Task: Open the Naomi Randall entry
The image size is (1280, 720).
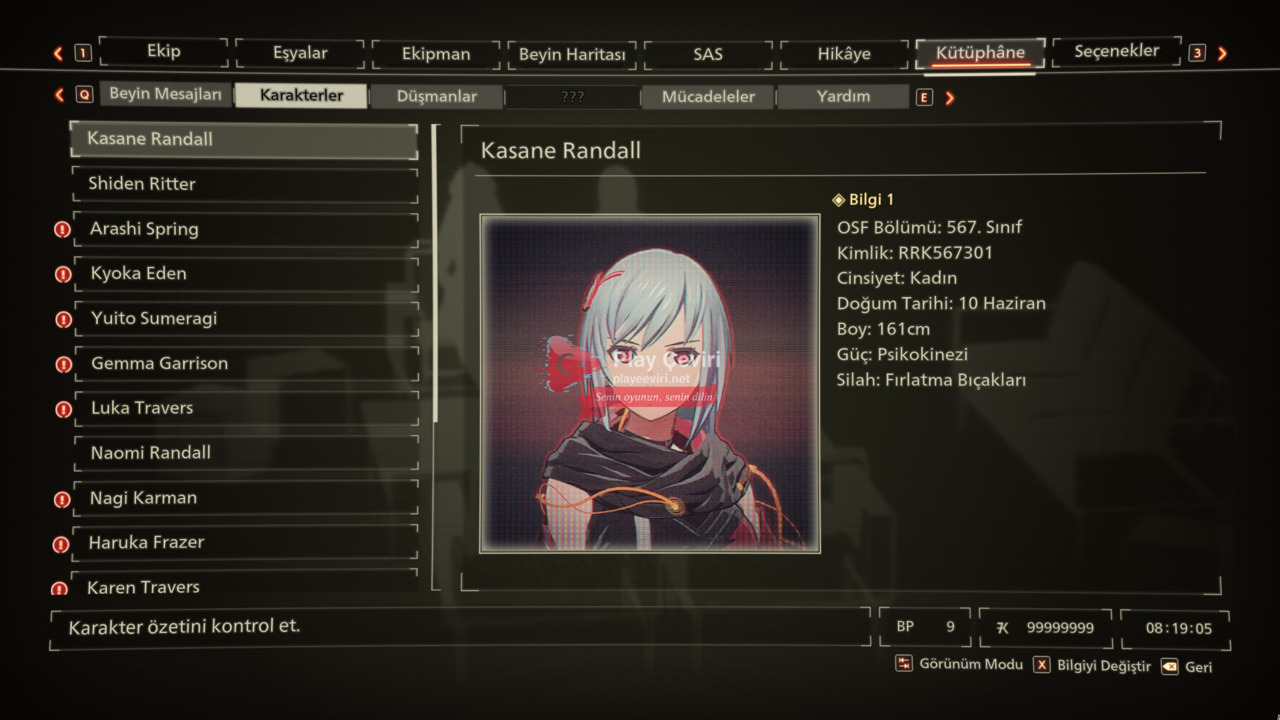Action: coord(244,453)
